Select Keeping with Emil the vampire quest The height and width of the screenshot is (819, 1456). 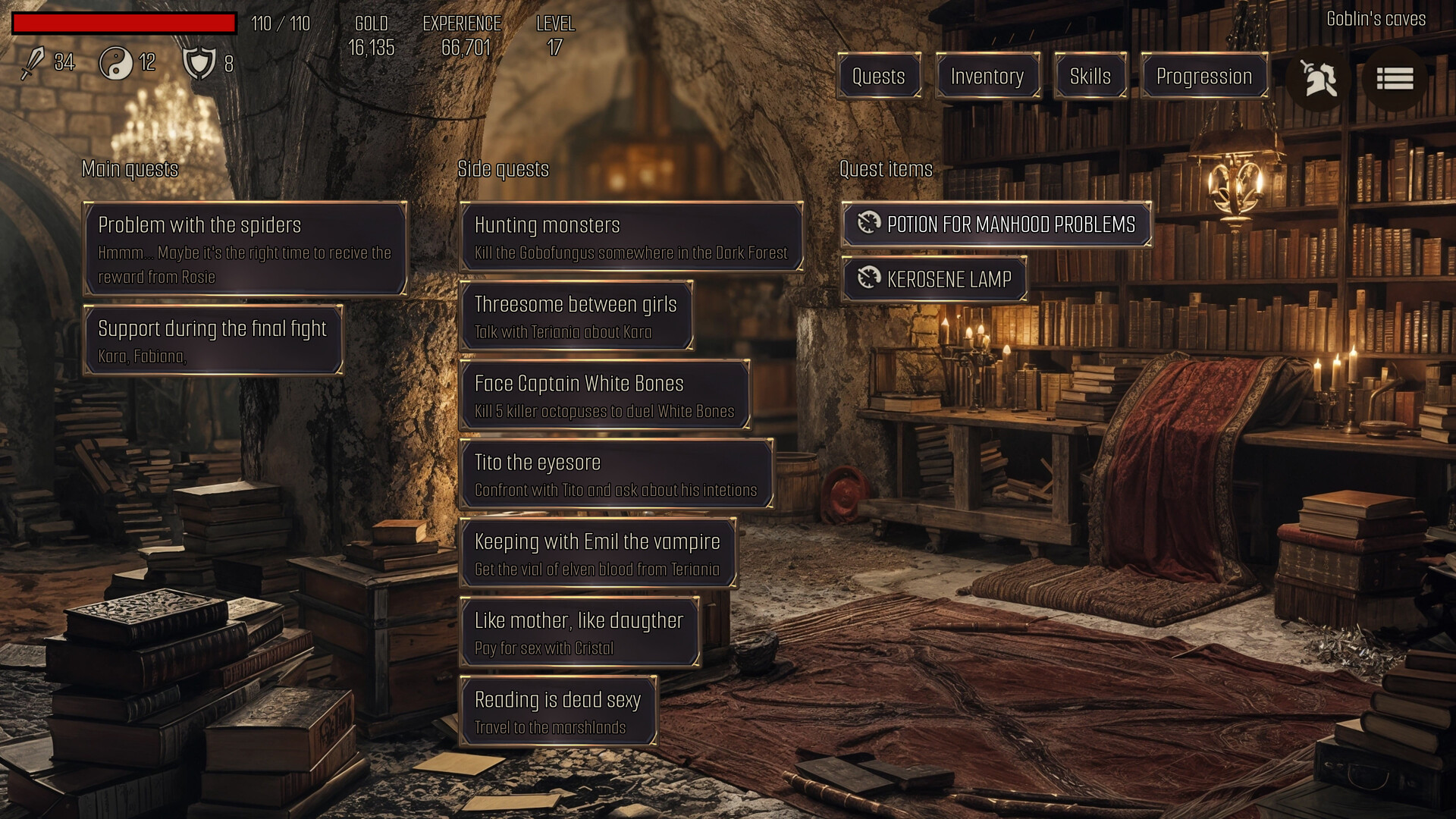(x=598, y=554)
